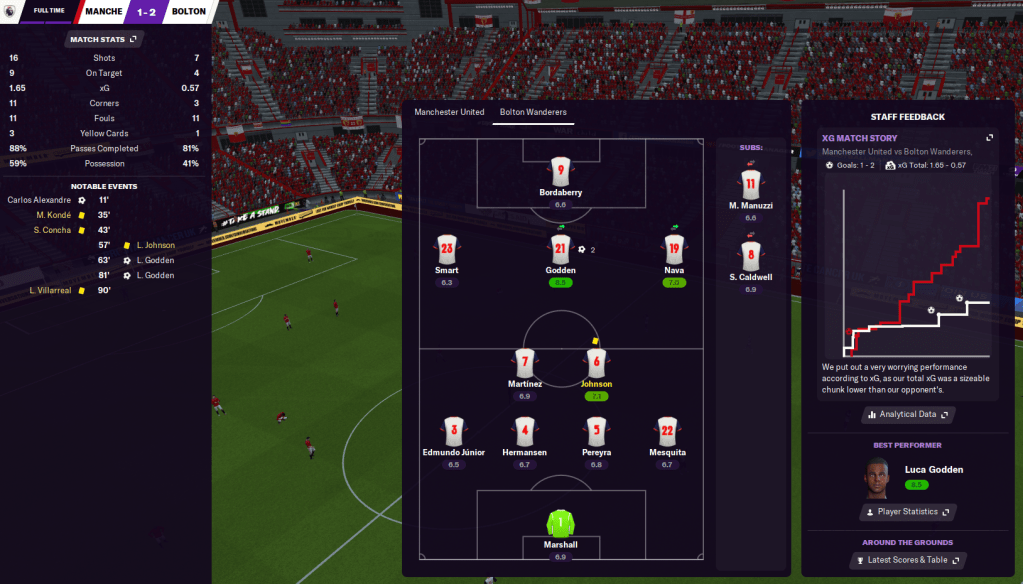View Player Statistics
Image resolution: width=1023 pixels, height=584 pixels.
(908, 512)
